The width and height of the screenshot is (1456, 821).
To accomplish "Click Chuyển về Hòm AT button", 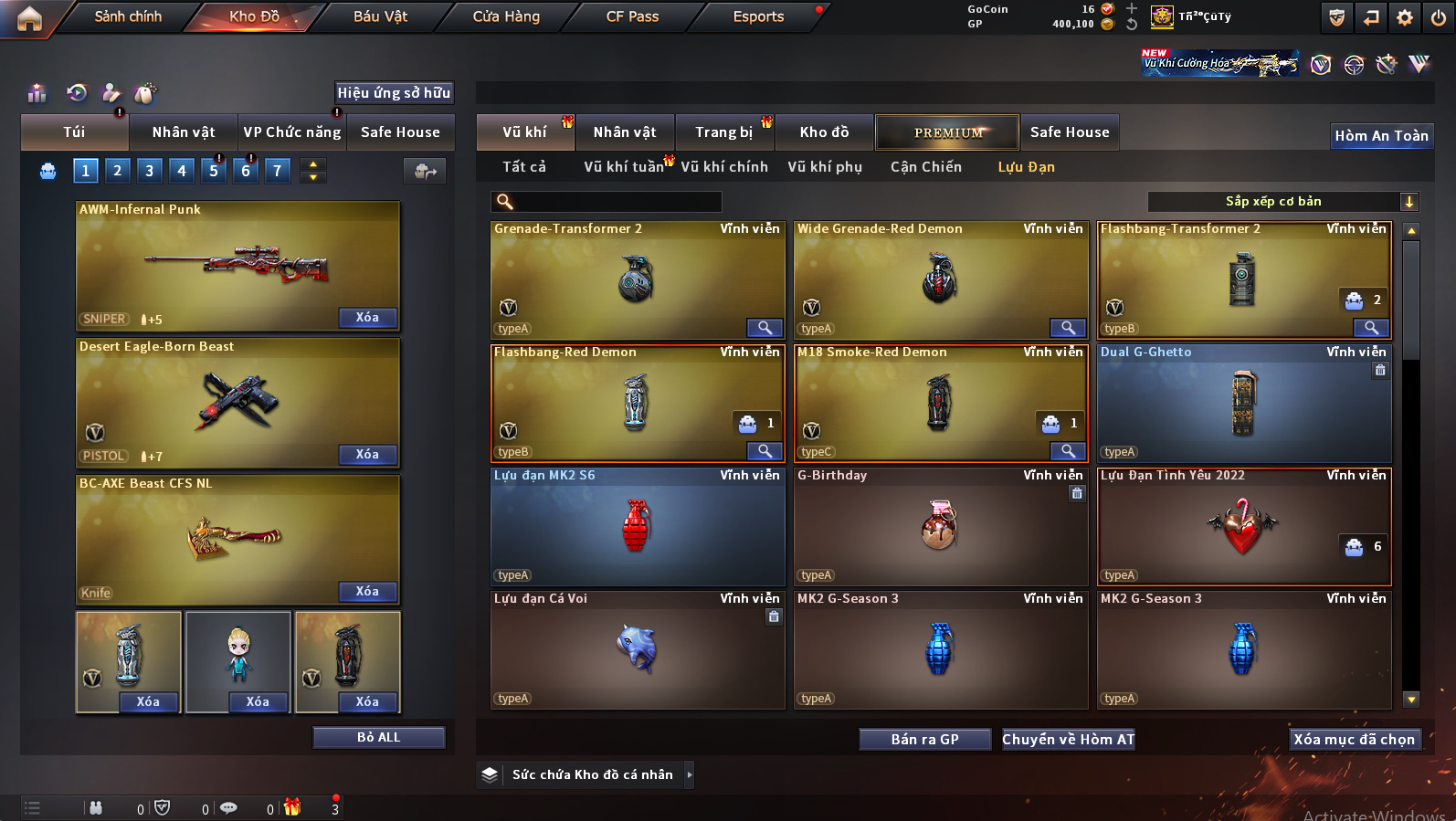I will pos(1068,740).
